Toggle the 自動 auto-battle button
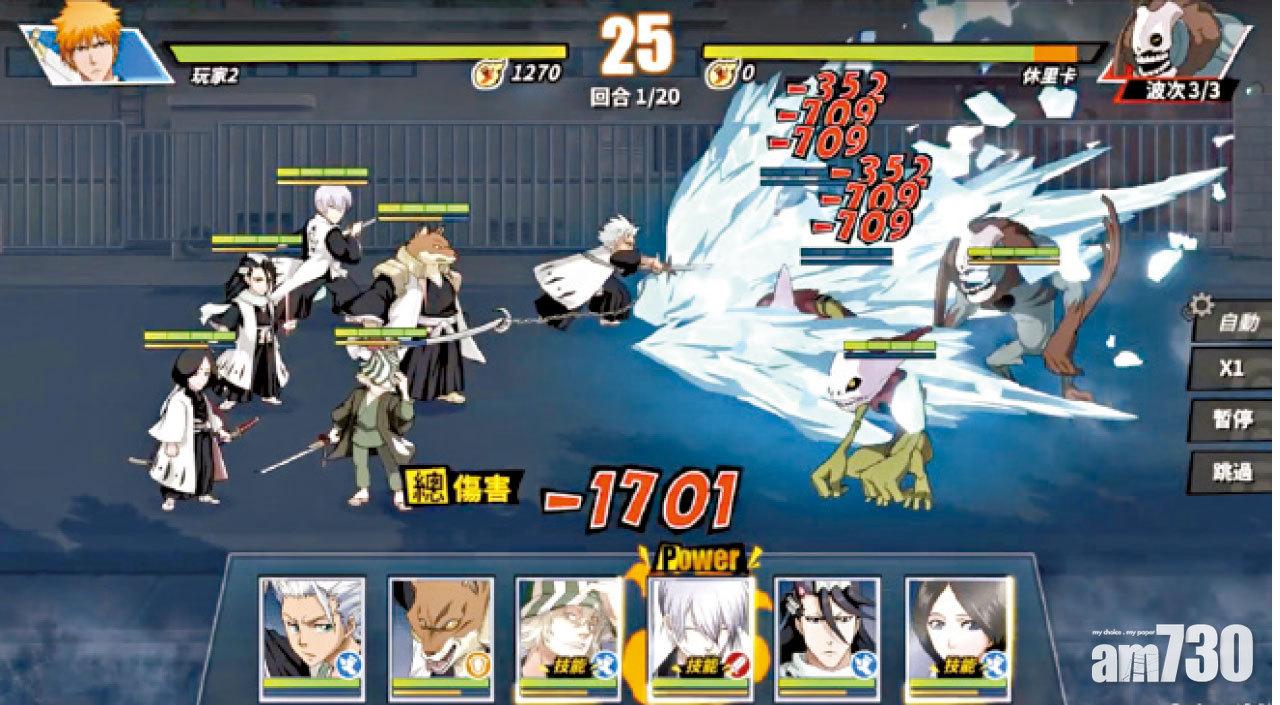 [x=1232, y=325]
